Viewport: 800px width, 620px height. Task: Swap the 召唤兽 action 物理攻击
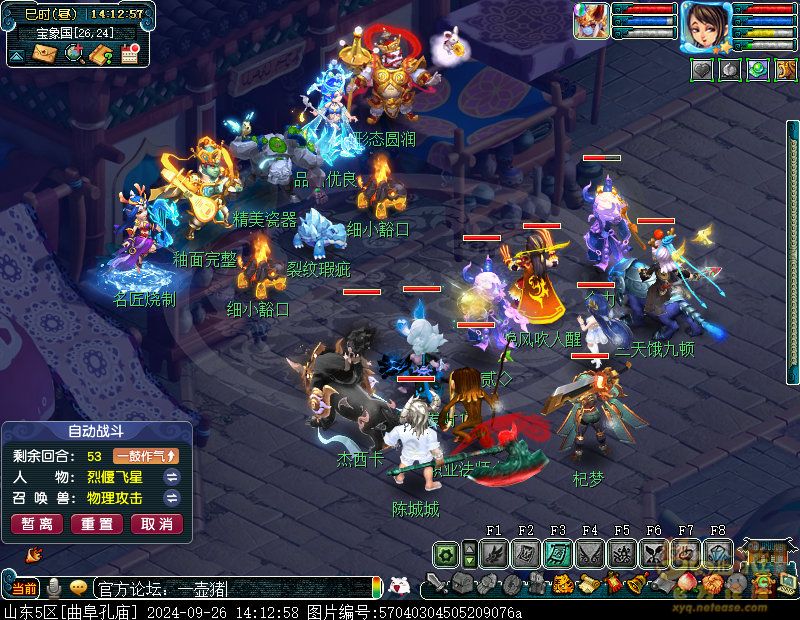[171, 497]
